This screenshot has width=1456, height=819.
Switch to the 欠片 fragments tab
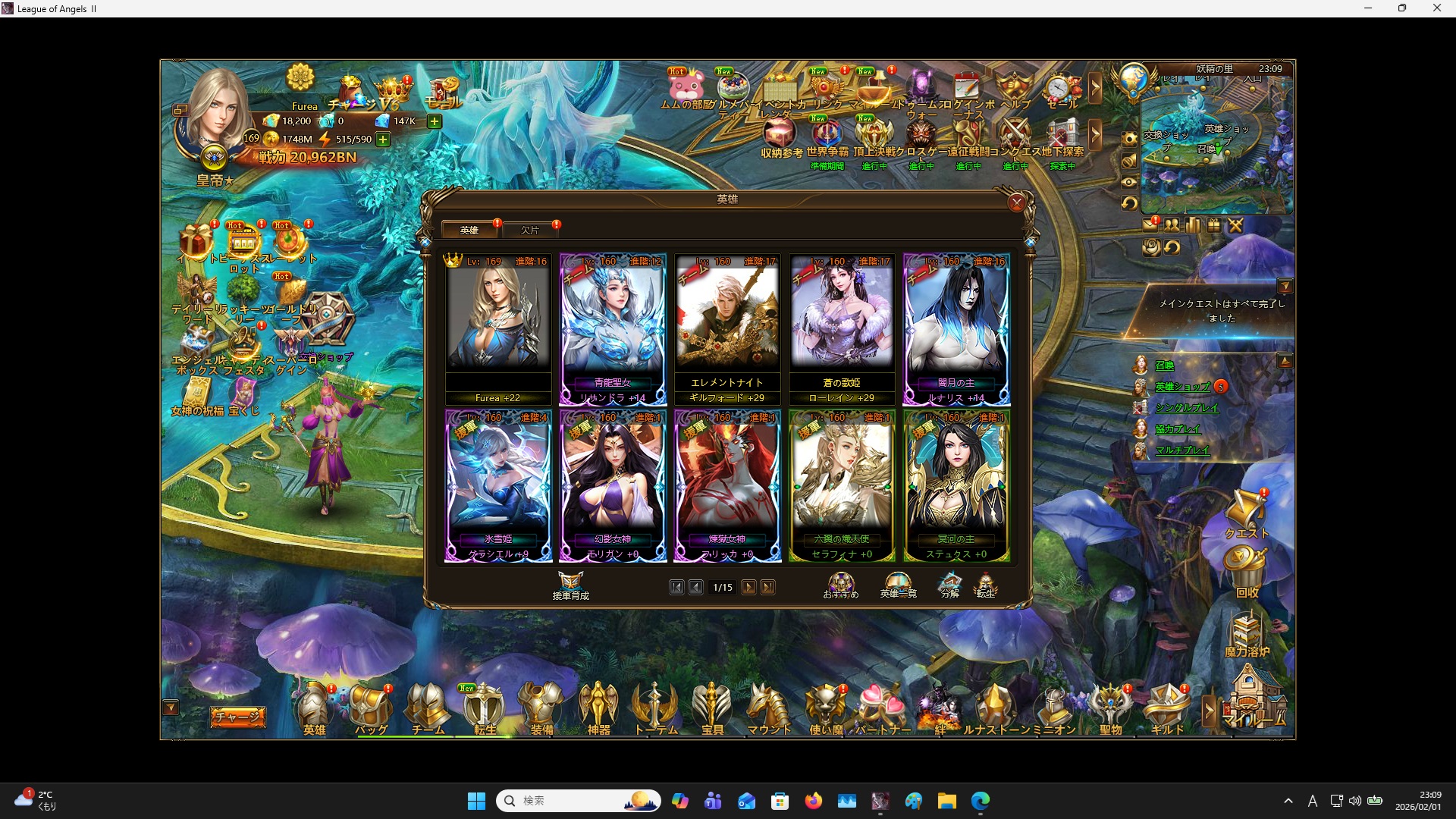click(532, 230)
